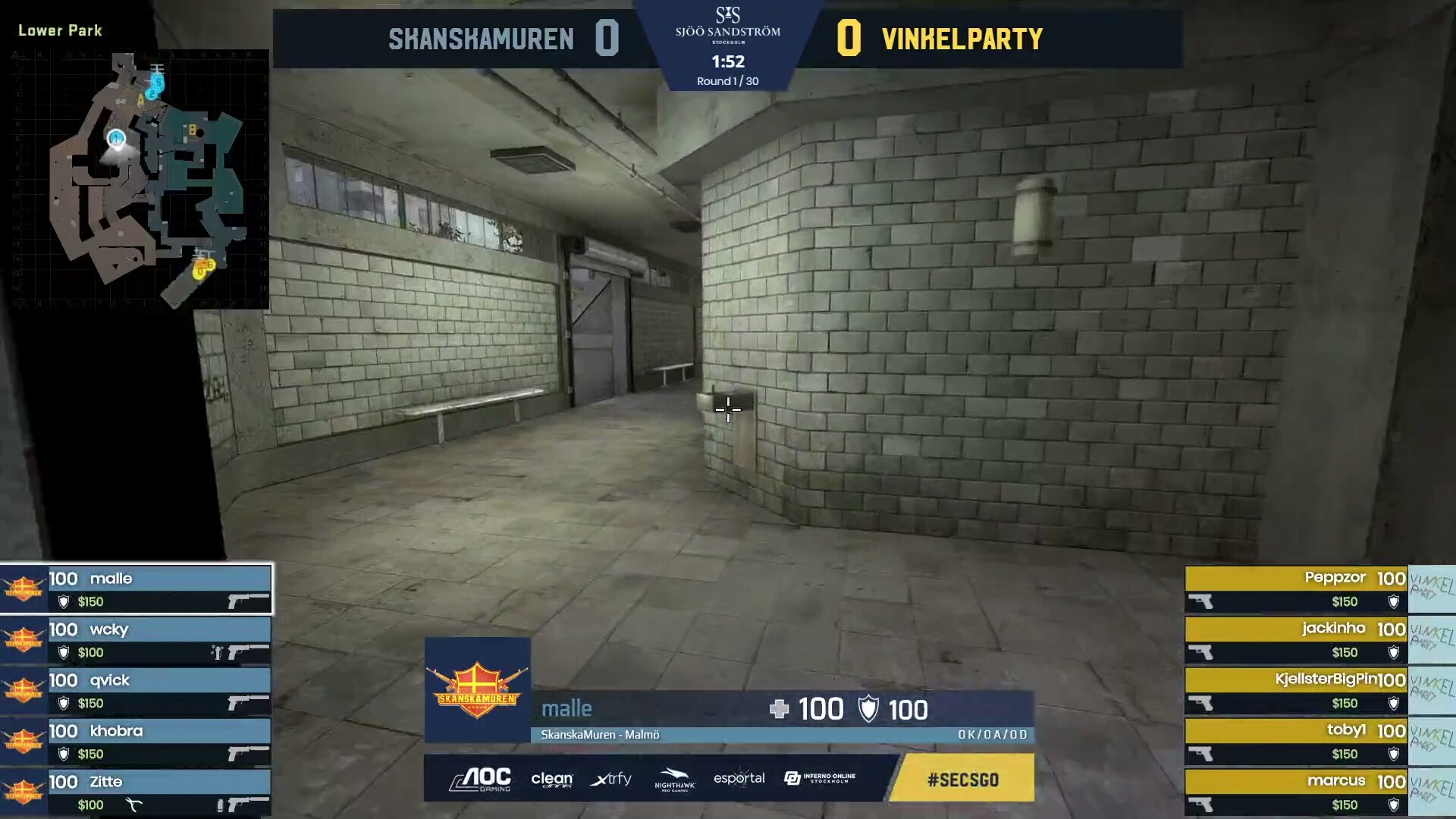The image size is (1456, 819).
Task: Select player wcky's row
Action: [x=136, y=640]
